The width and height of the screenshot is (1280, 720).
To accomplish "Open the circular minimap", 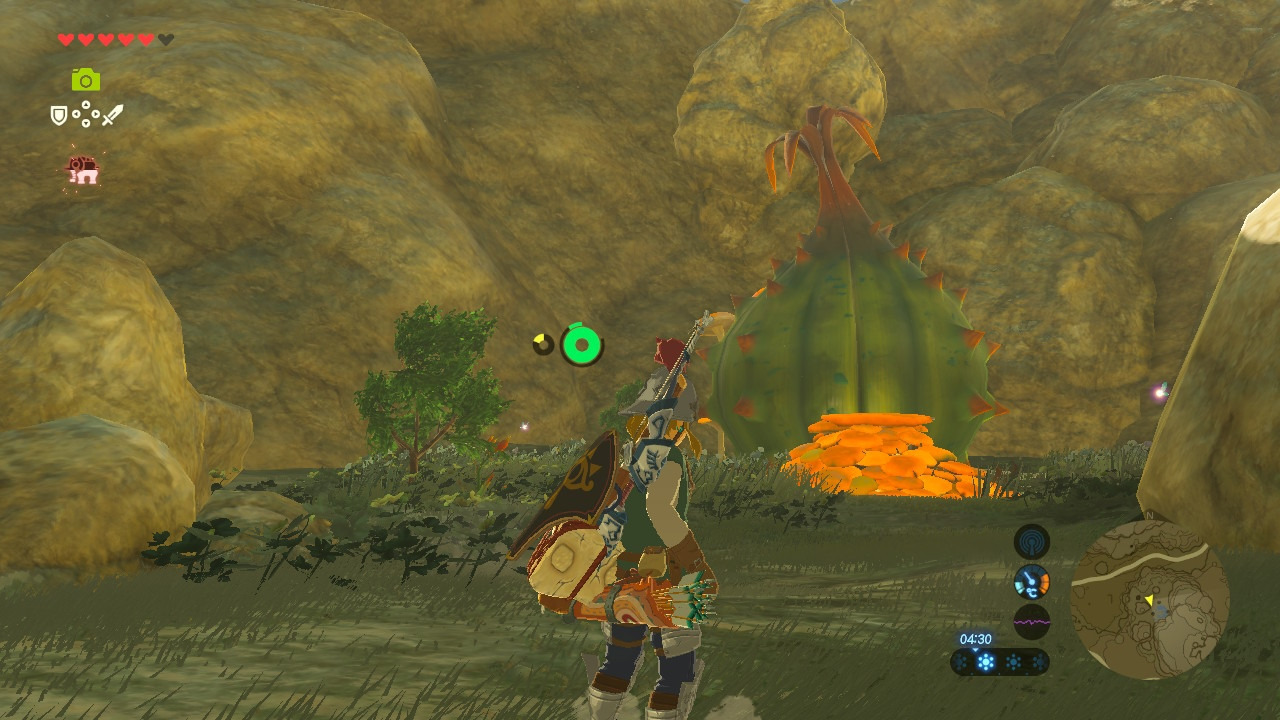I will [x=1149, y=599].
